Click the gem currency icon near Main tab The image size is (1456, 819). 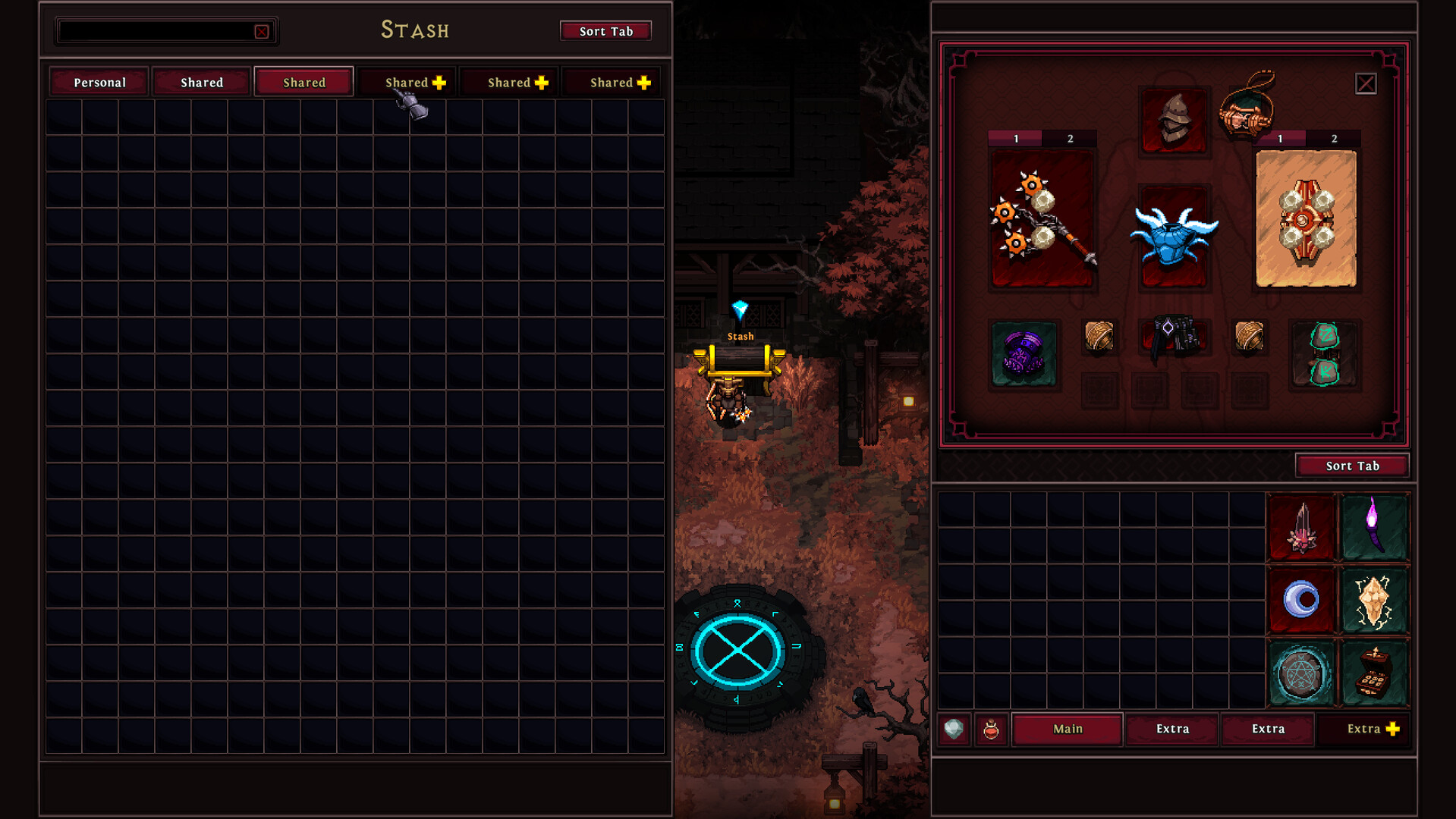(x=954, y=729)
